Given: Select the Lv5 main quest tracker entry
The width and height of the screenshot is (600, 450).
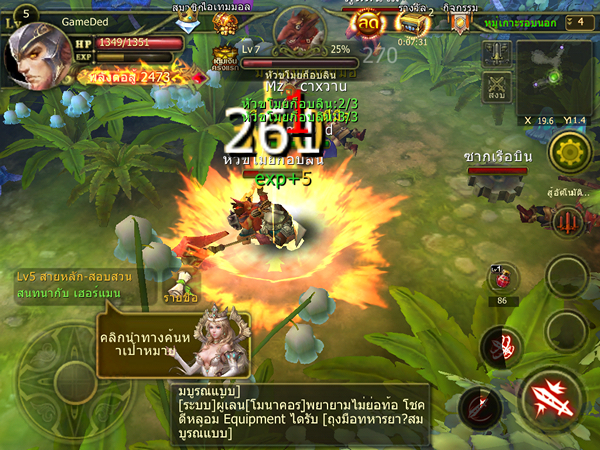Looking at the screenshot, I should pyautogui.click(x=80, y=282).
